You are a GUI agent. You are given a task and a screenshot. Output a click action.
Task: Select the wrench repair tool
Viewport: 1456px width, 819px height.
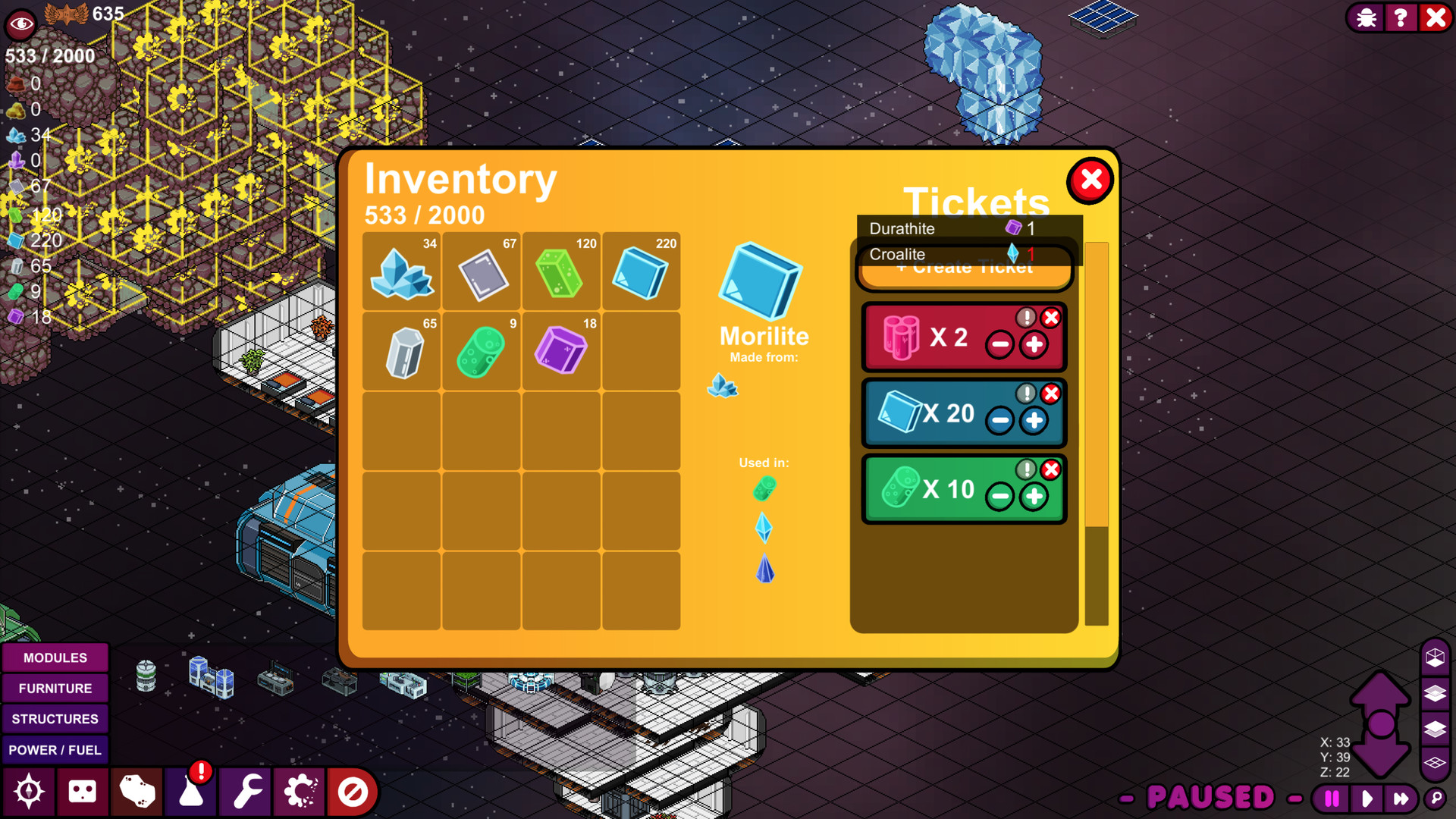(x=245, y=792)
